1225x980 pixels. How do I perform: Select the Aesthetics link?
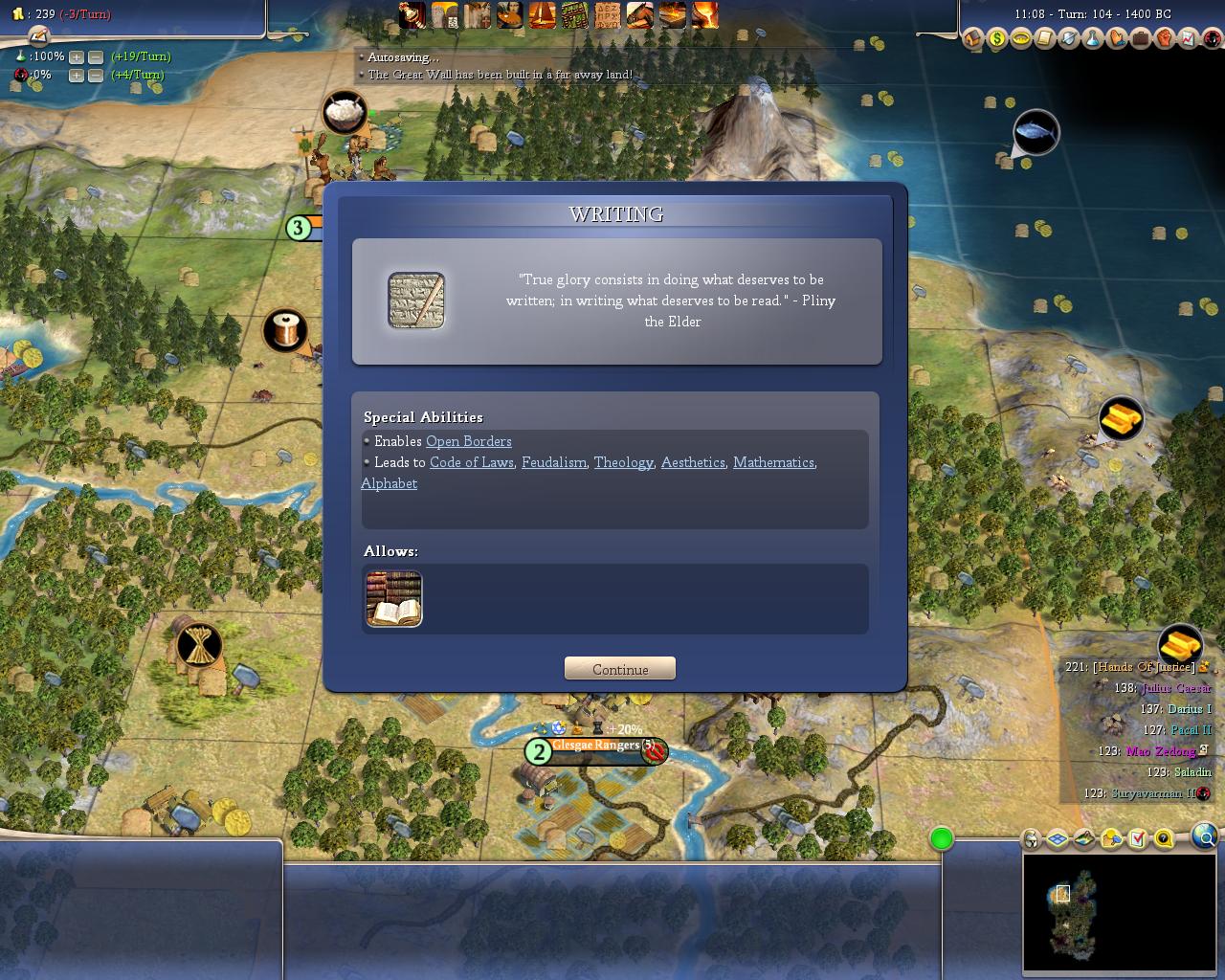click(693, 462)
